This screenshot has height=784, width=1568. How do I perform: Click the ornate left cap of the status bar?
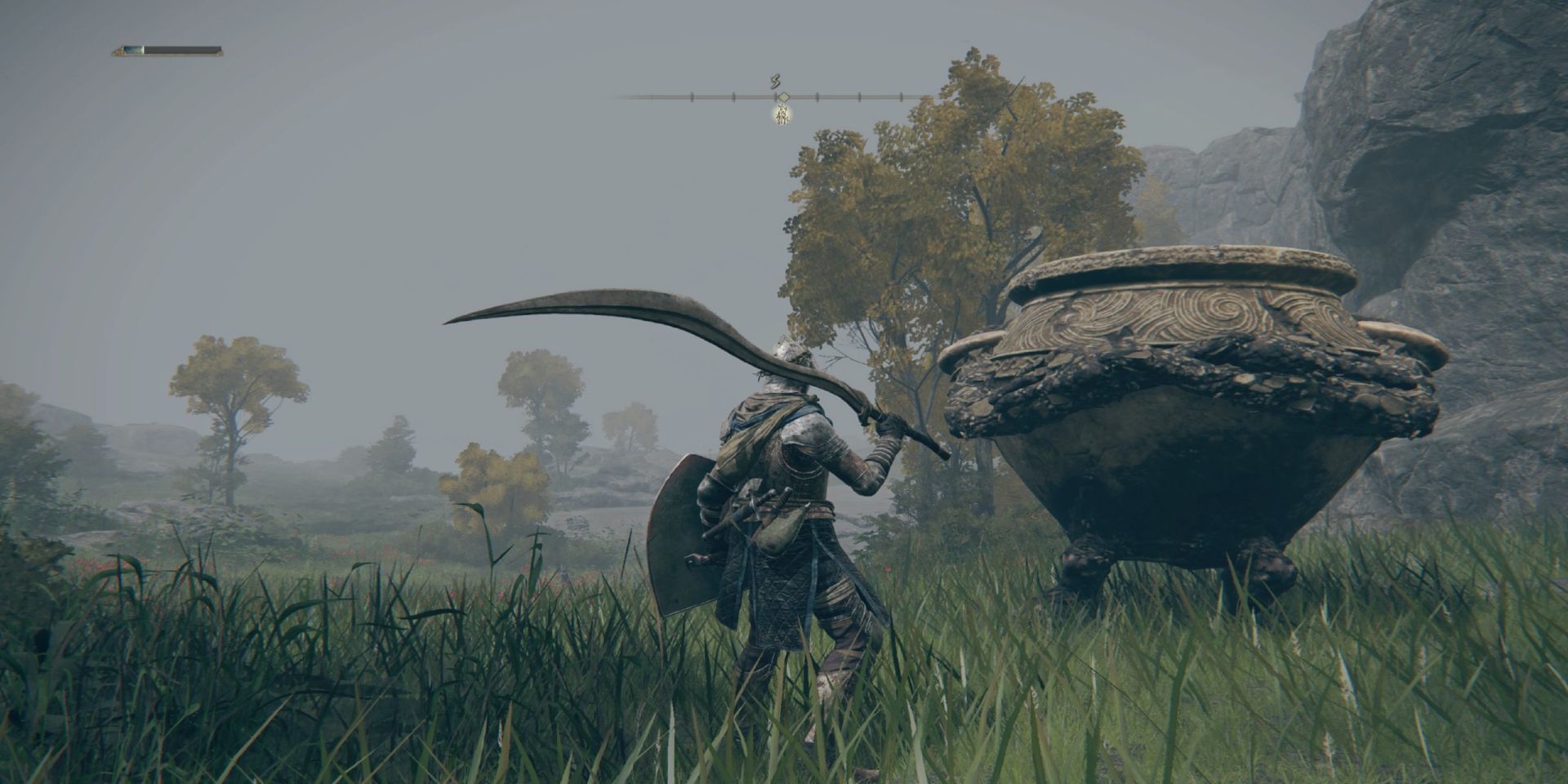[x=118, y=51]
